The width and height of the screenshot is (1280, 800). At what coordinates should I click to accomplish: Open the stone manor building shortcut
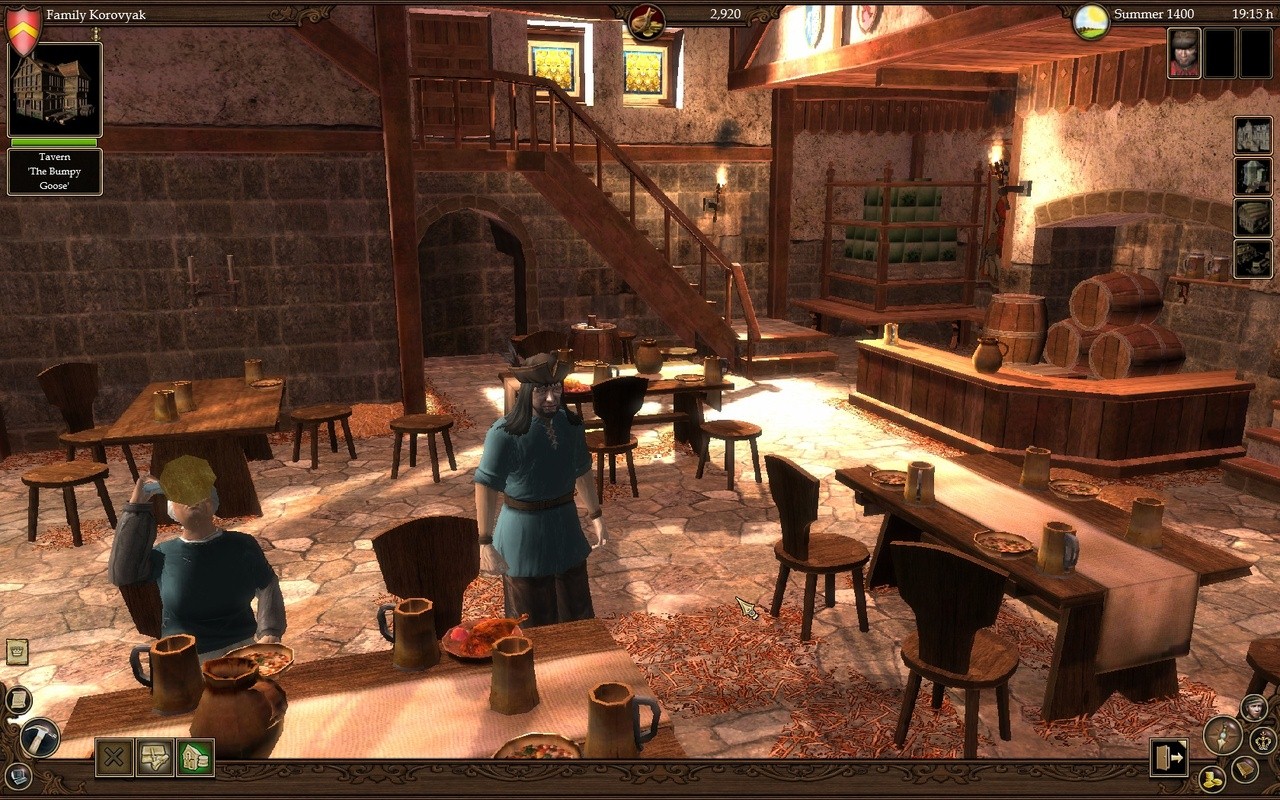tap(1253, 136)
